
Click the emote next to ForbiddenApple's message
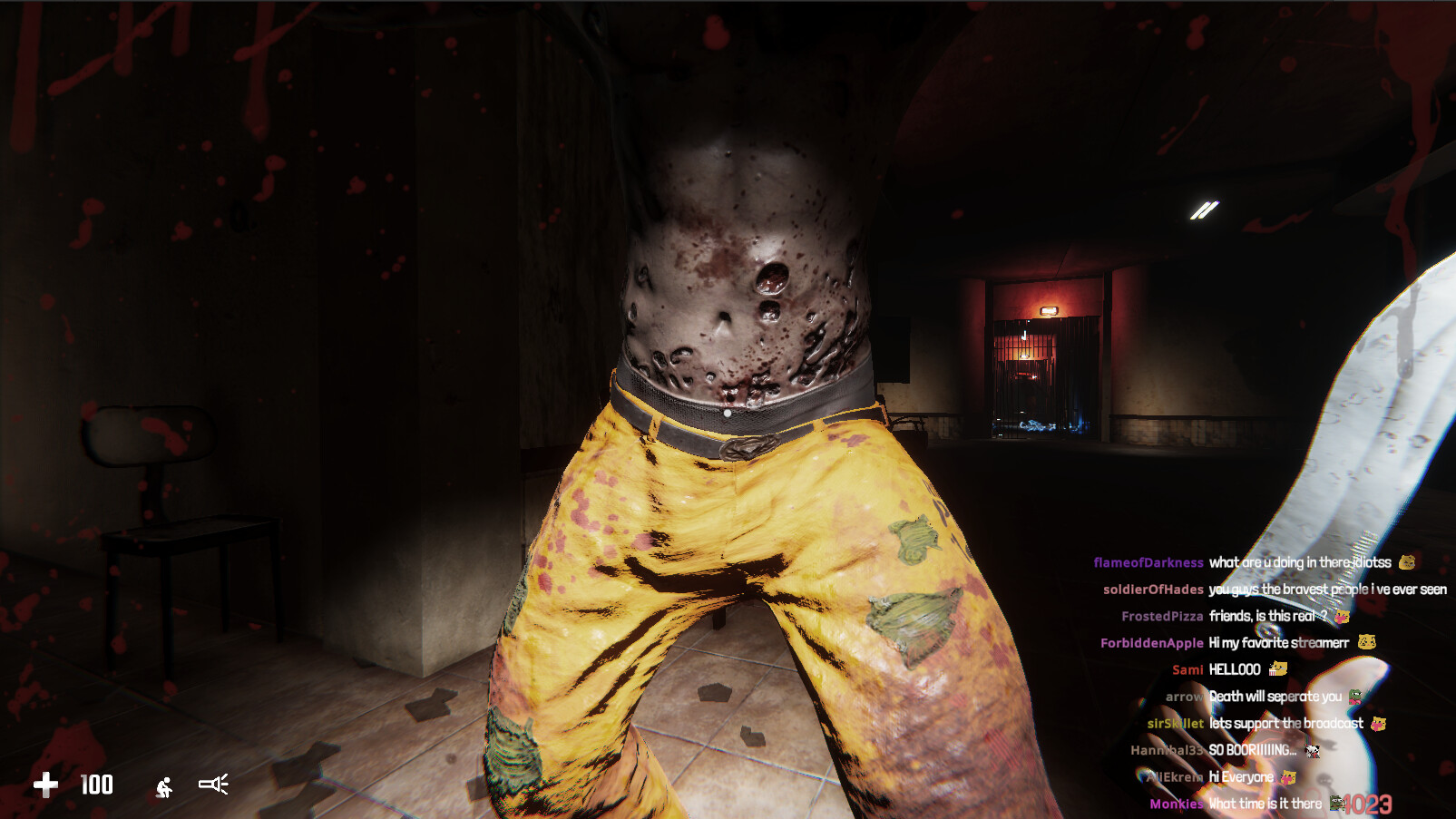click(1366, 641)
